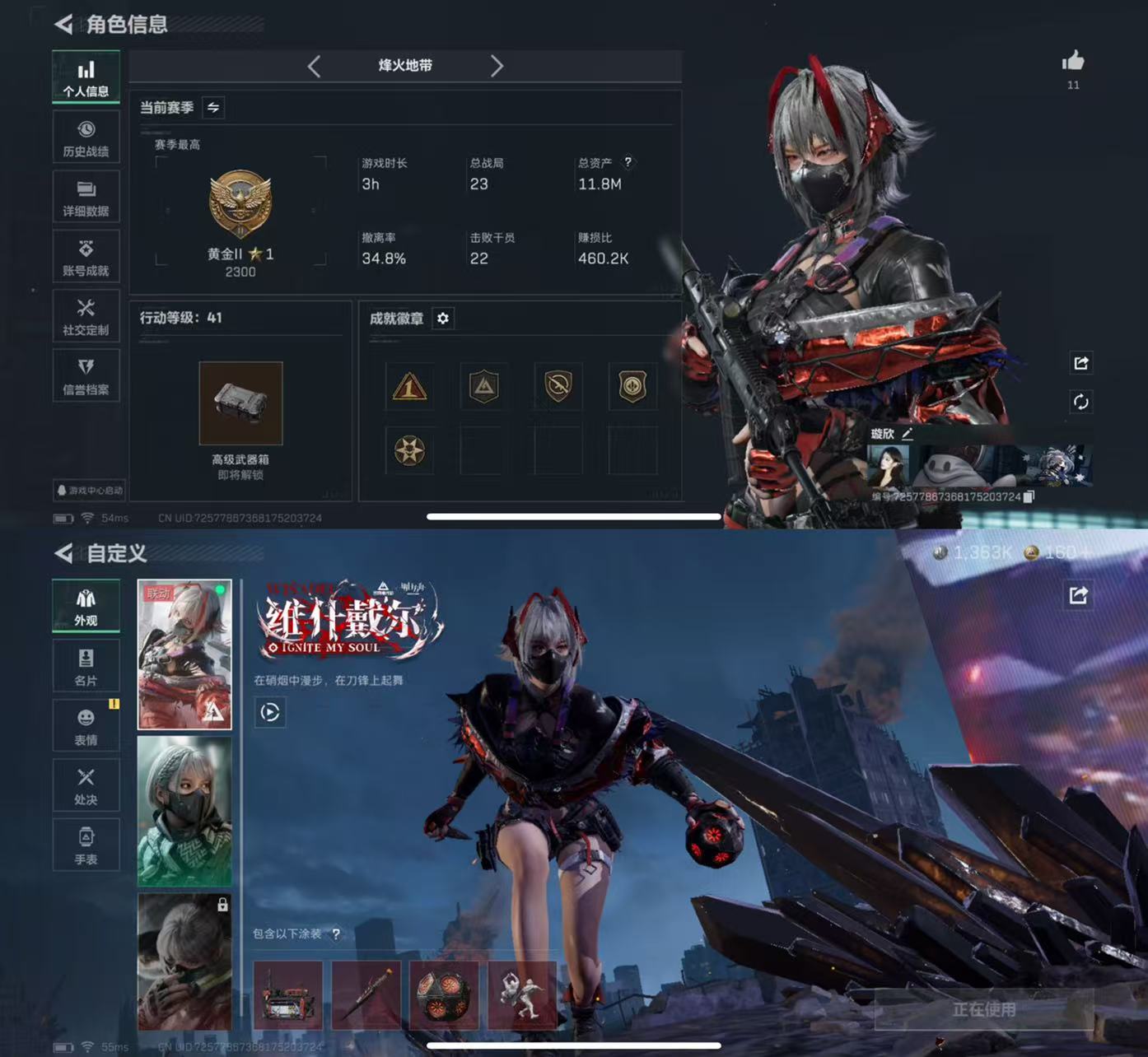
Task: Check the 信誉档案 reputation archive
Action: pyautogui.click(x=86, y=375)
